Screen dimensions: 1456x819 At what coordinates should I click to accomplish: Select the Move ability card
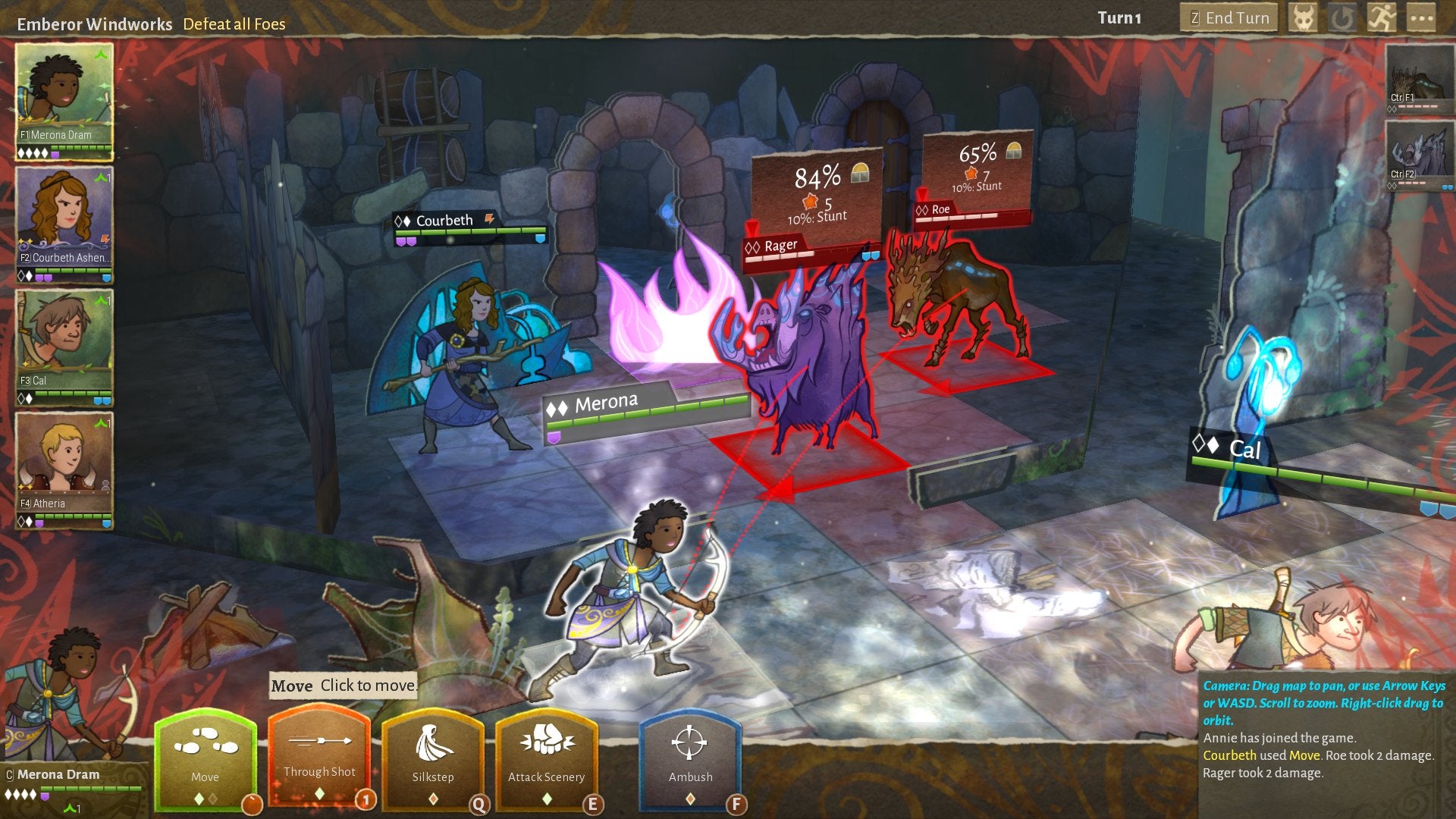point(206,758)
